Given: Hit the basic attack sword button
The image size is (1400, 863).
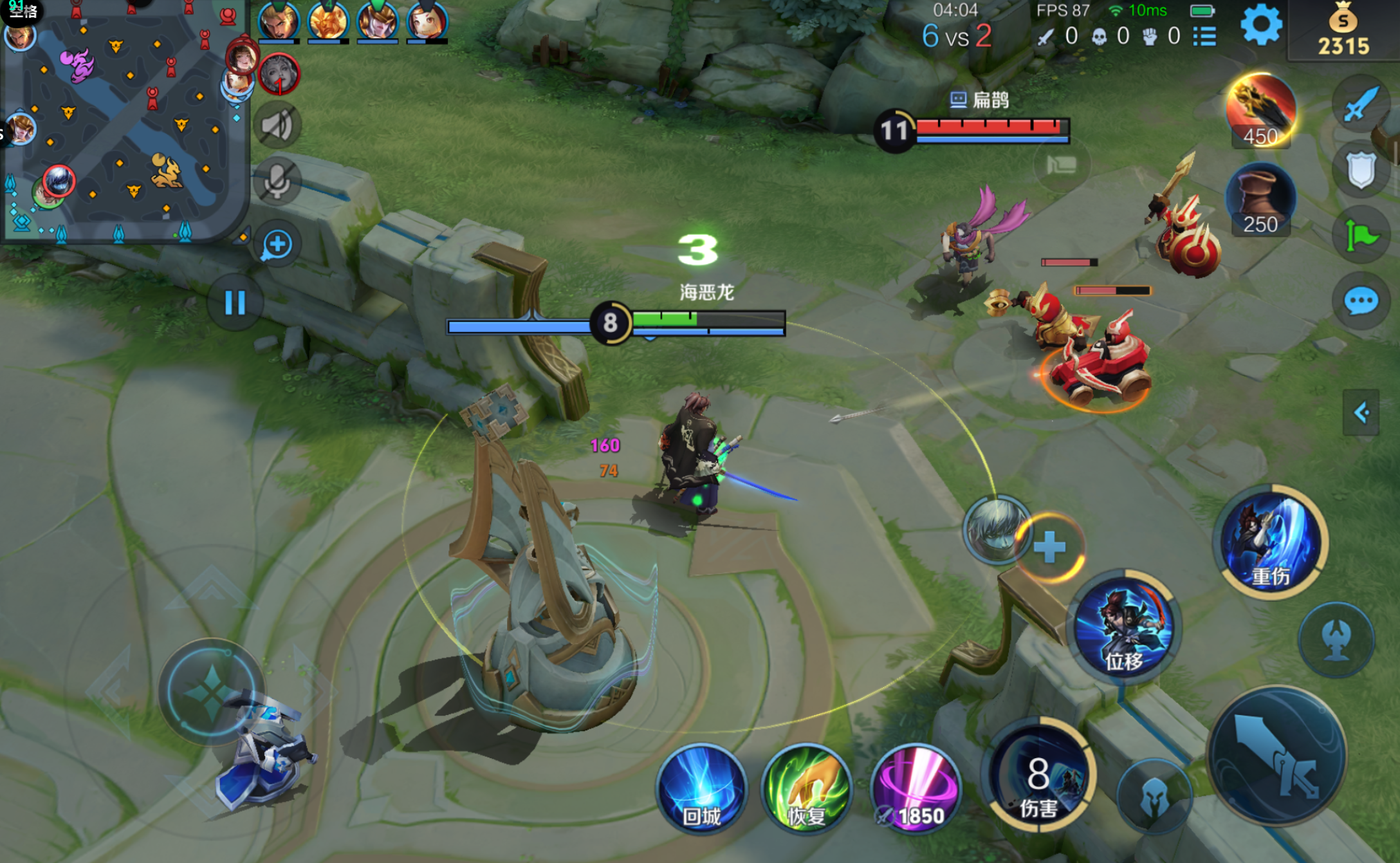Looking at the screenshot, I should click(x=1277, y=756).
